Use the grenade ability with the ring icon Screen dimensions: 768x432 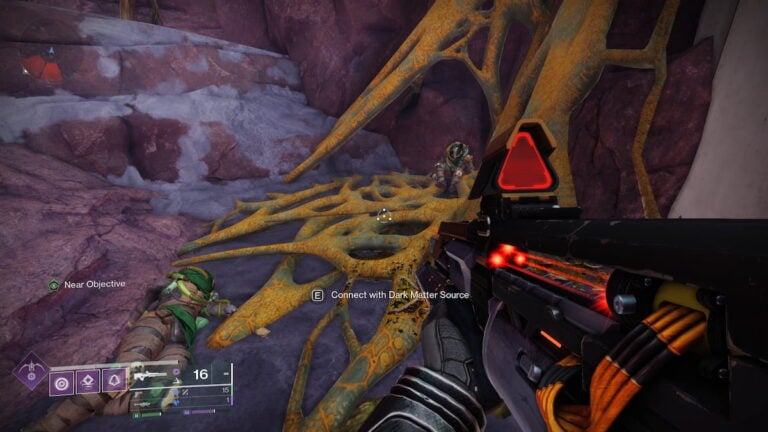(x=62, y=382)
